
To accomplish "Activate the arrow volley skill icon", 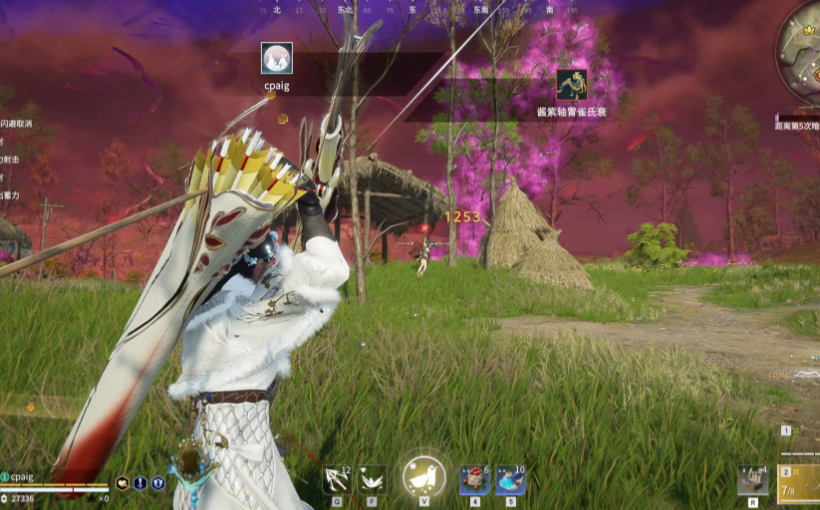I will tap(337, 480).
